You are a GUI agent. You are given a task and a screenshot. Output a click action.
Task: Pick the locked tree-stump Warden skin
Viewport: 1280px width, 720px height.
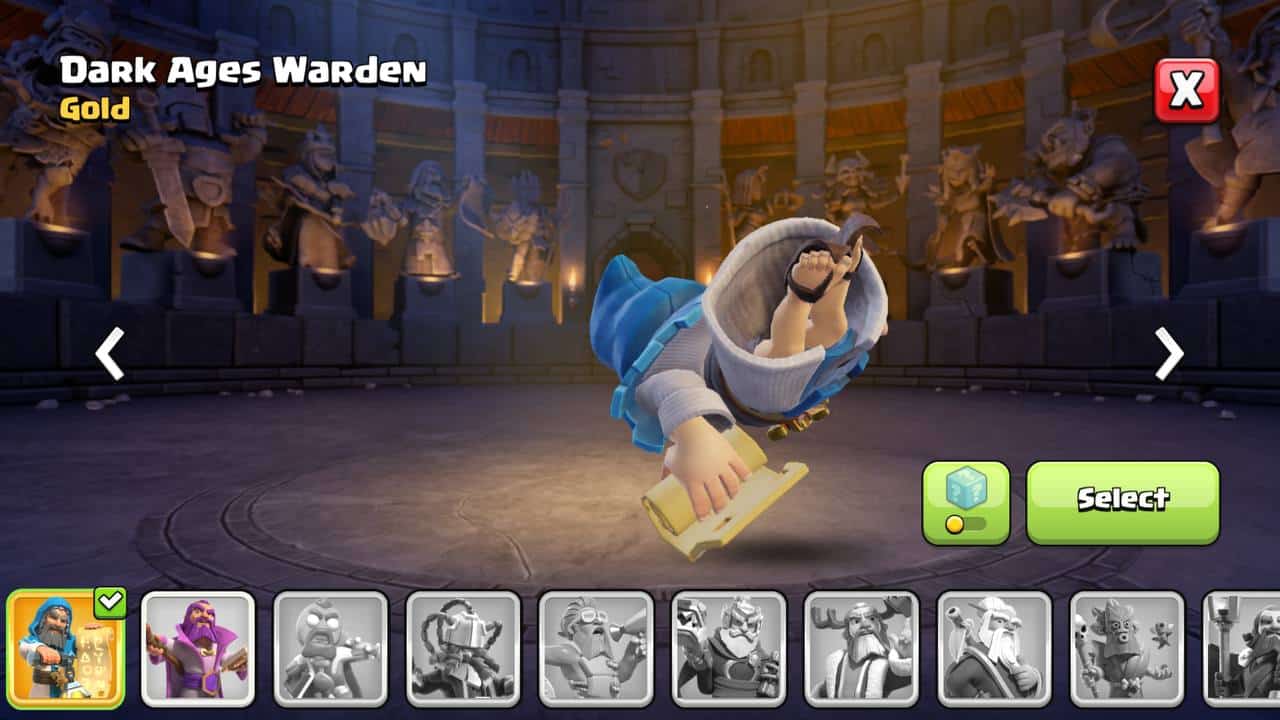[x=1127, y=649]
